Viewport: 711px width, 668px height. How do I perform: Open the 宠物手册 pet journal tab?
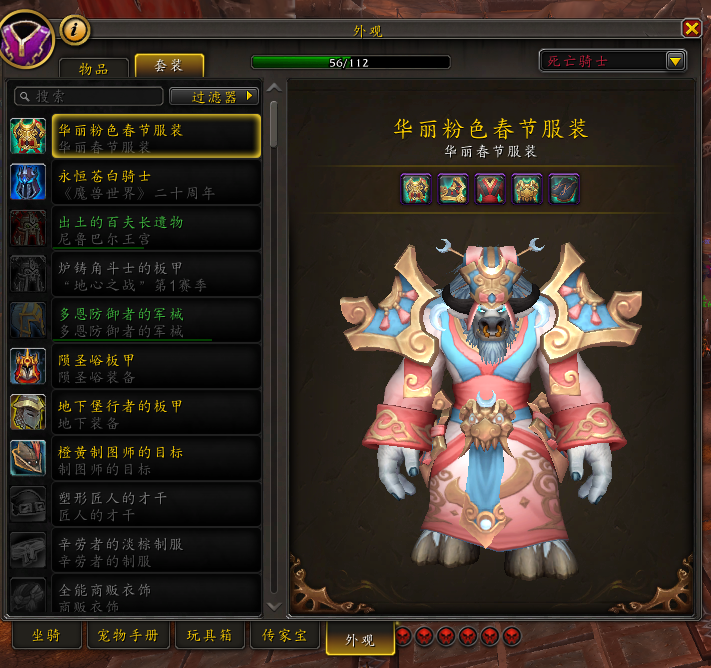click(x=128, y=636)
